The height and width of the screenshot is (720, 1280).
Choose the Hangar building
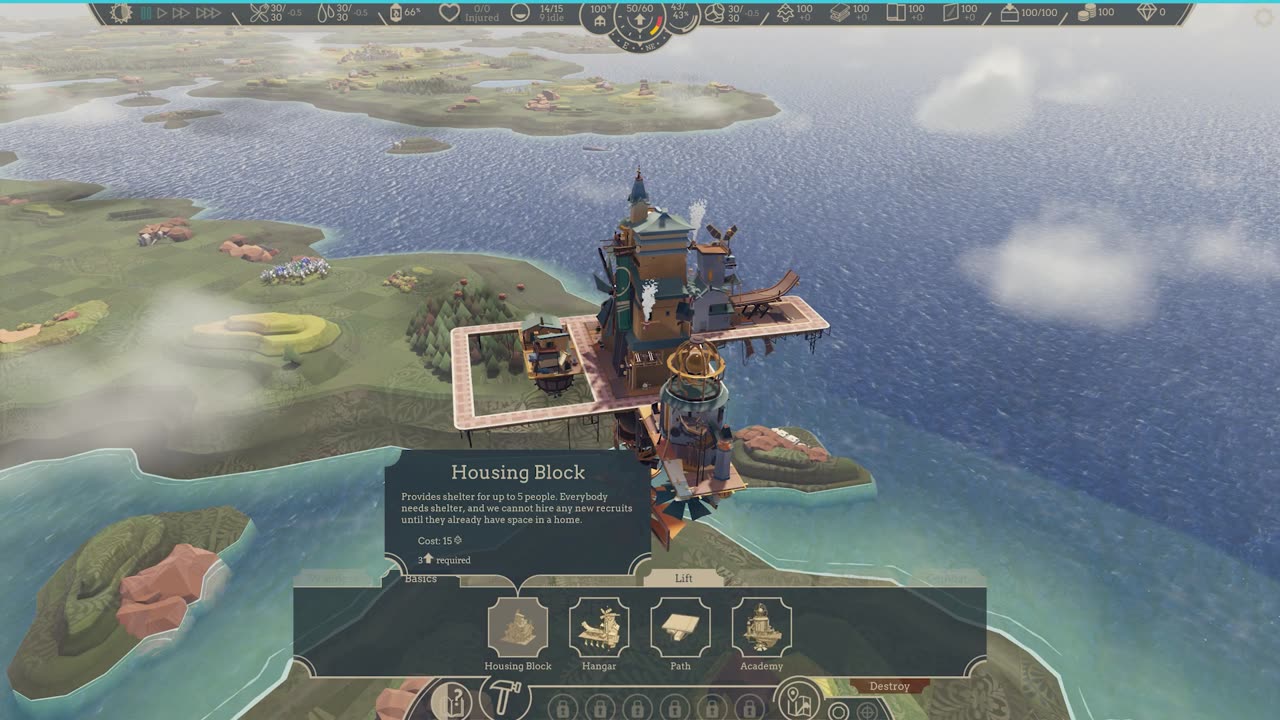coord(599,628)
